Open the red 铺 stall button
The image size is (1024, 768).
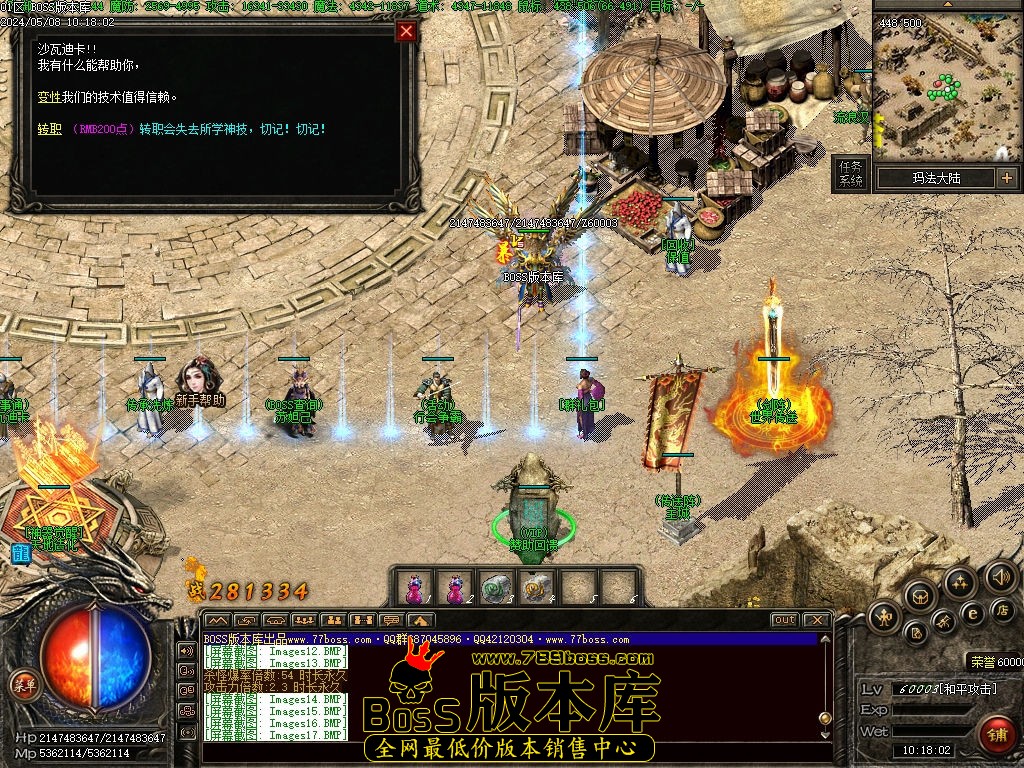click(x=996, y=734)
